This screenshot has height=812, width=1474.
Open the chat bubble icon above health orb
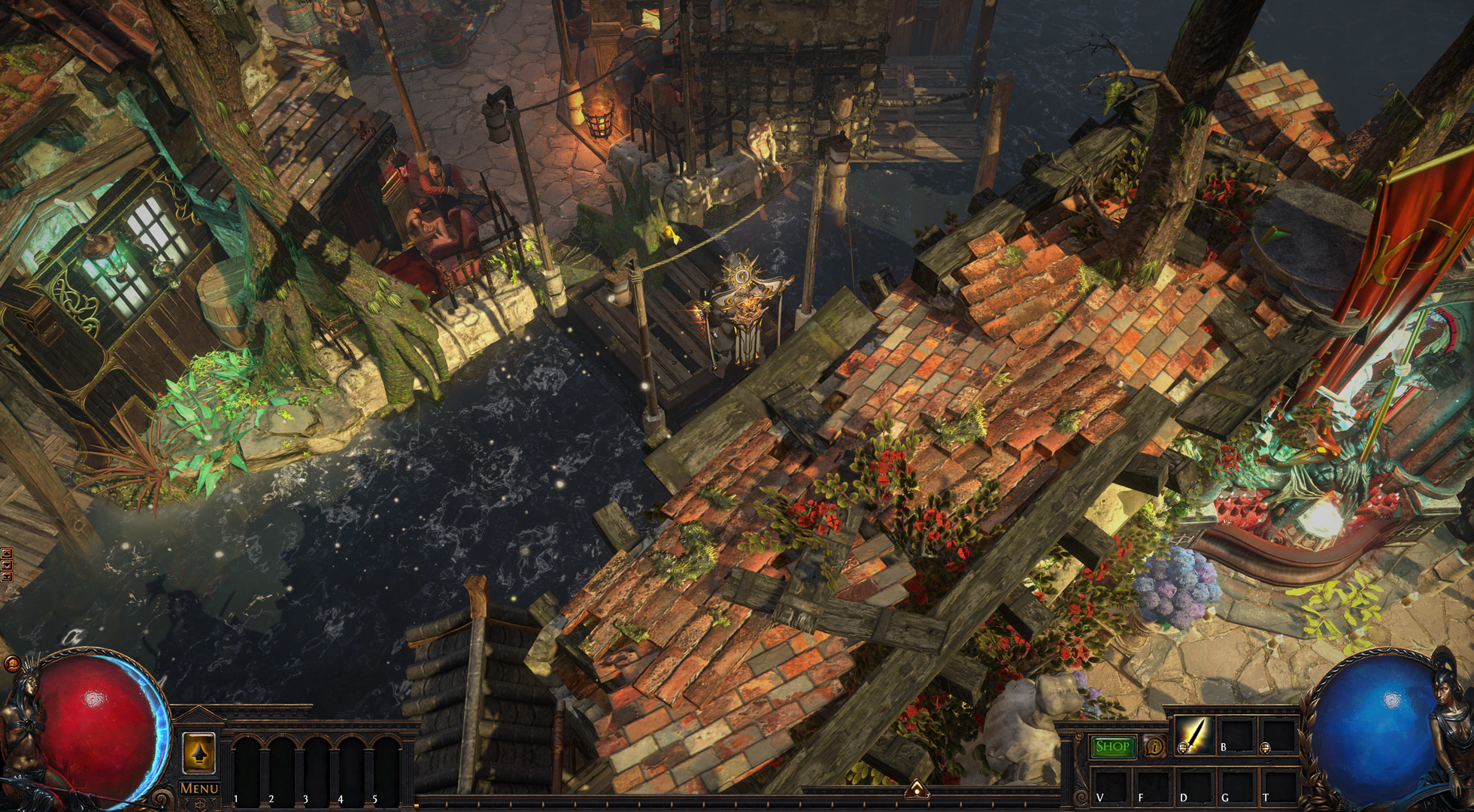click(x=11, y=665)
